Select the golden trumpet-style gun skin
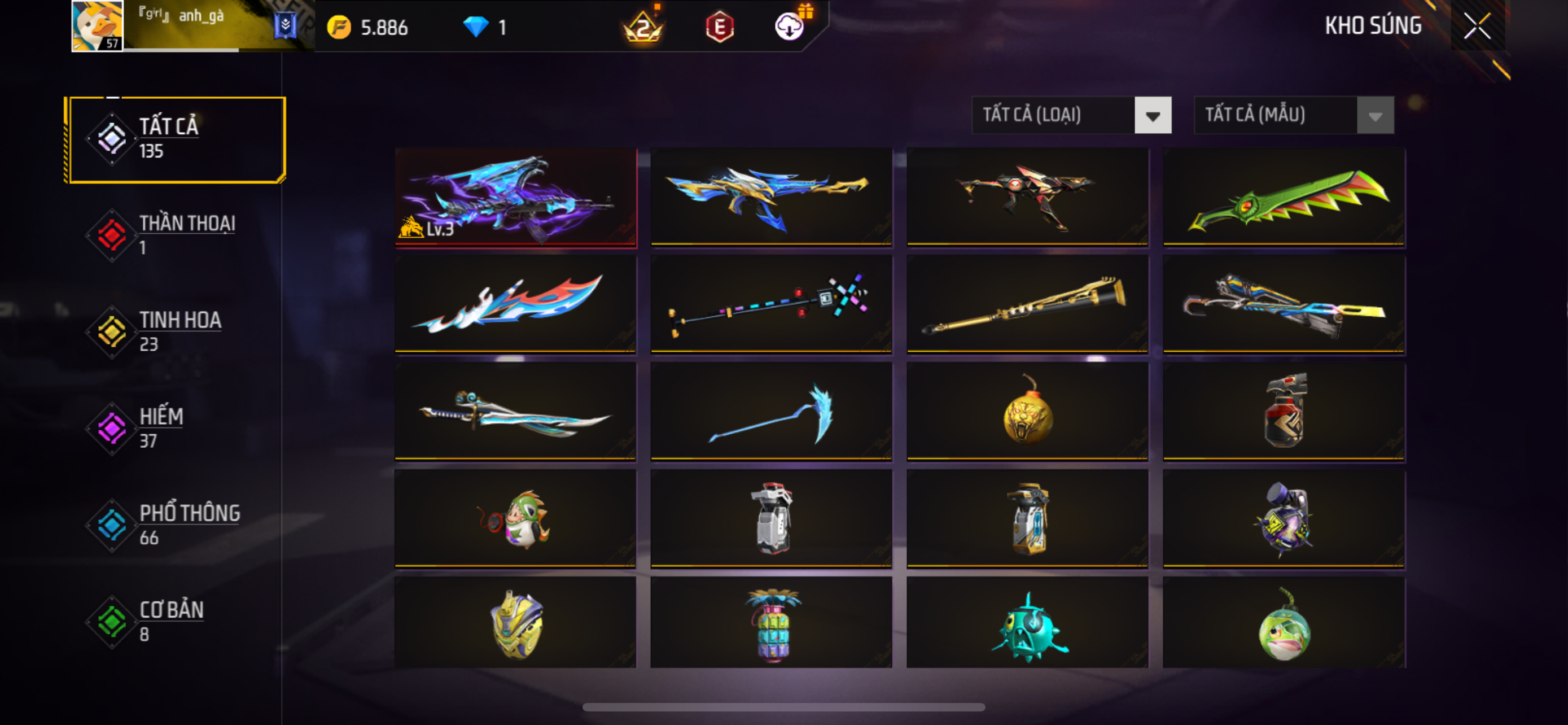 [1027, 304]
